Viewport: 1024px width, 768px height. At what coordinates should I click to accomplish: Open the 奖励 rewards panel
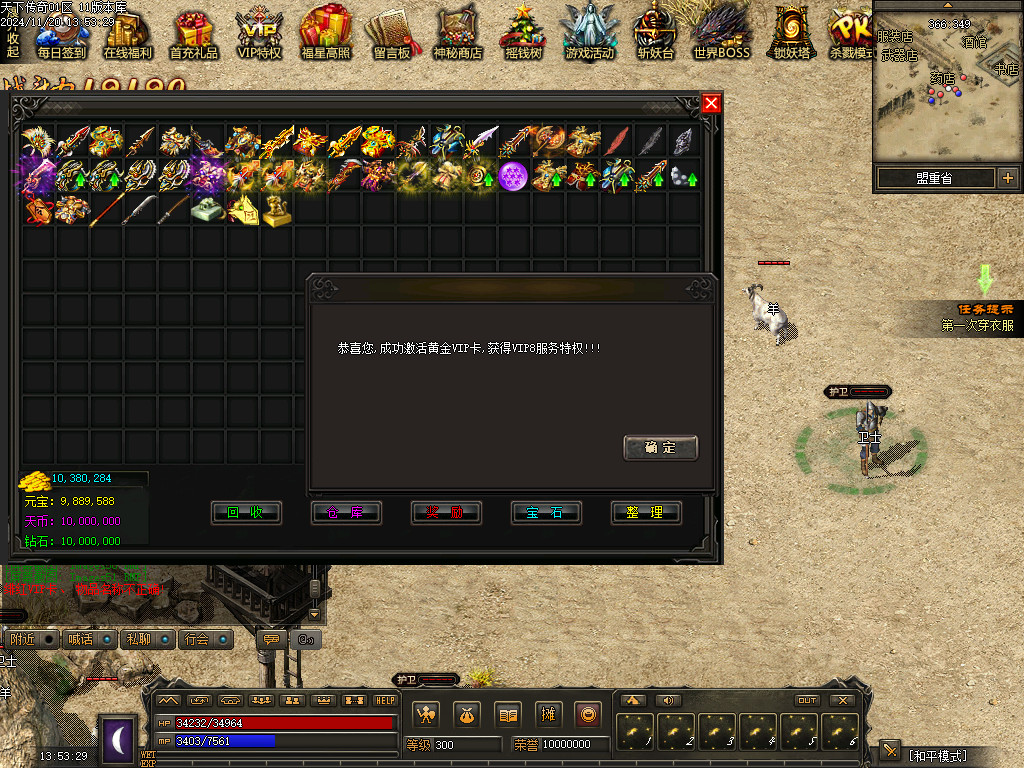446,513
